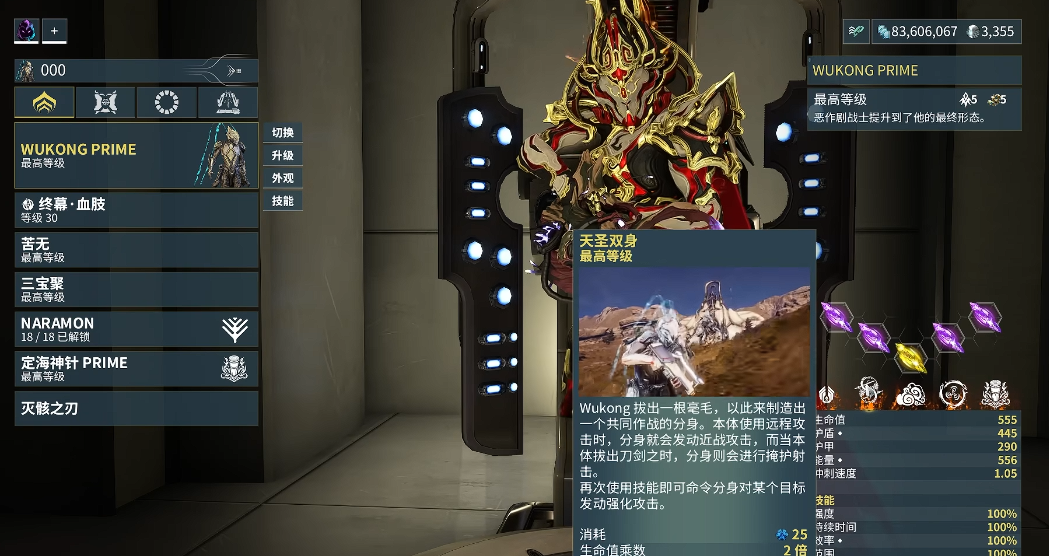The width and height of the screenshot is (1049, 556).
Task: Click the plus button beside the avatar
Action: point(54,31)
